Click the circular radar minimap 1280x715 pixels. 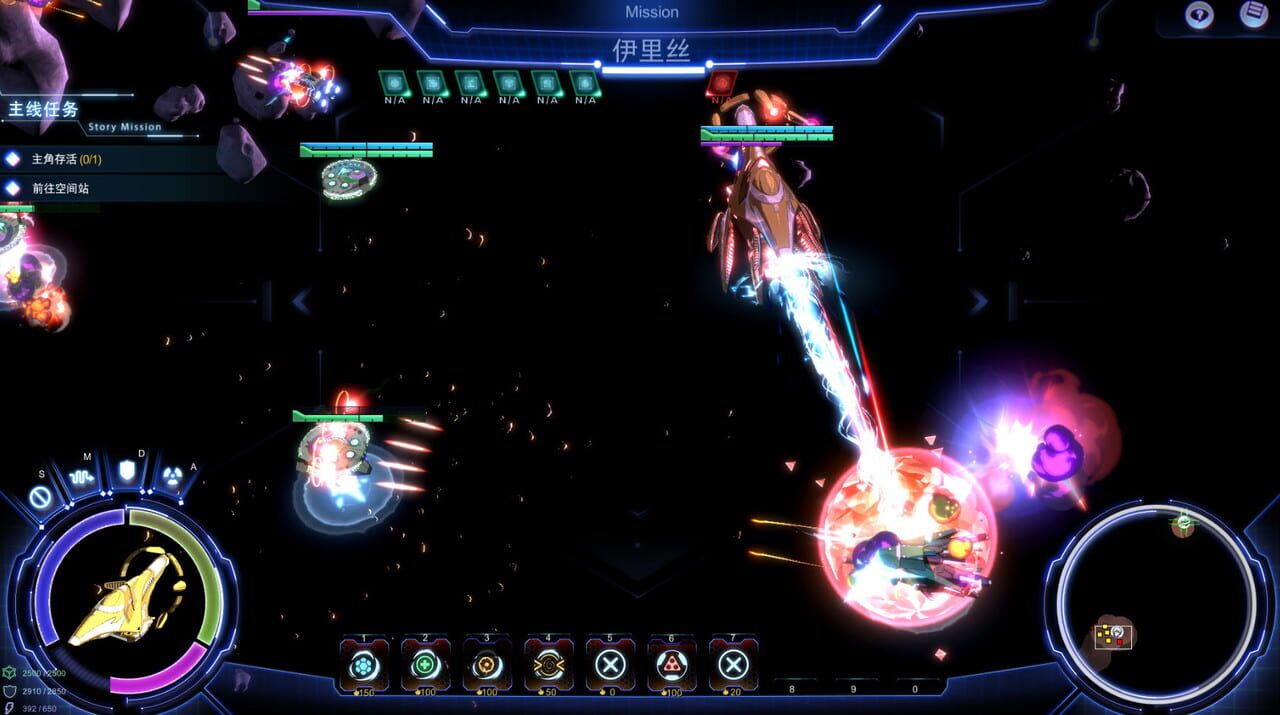click(1157, 601)
